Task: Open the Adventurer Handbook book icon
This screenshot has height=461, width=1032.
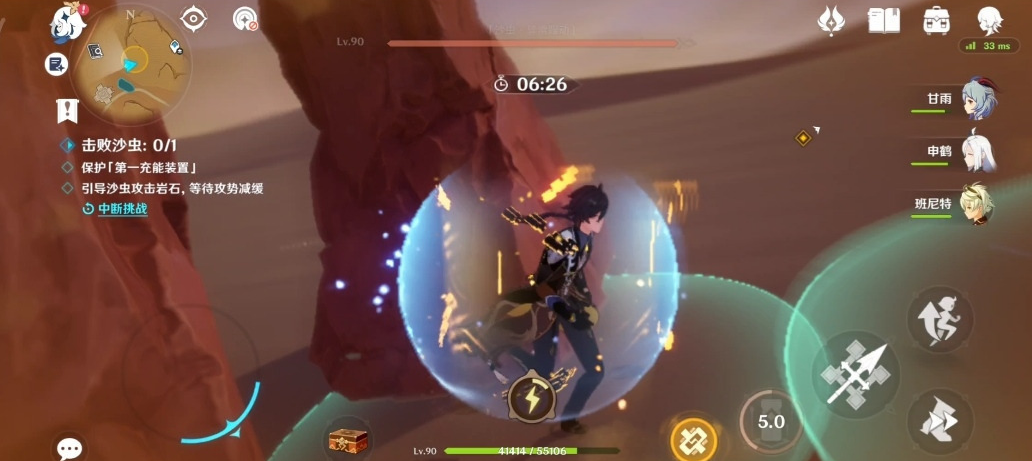Action: [x=884, y=20]
